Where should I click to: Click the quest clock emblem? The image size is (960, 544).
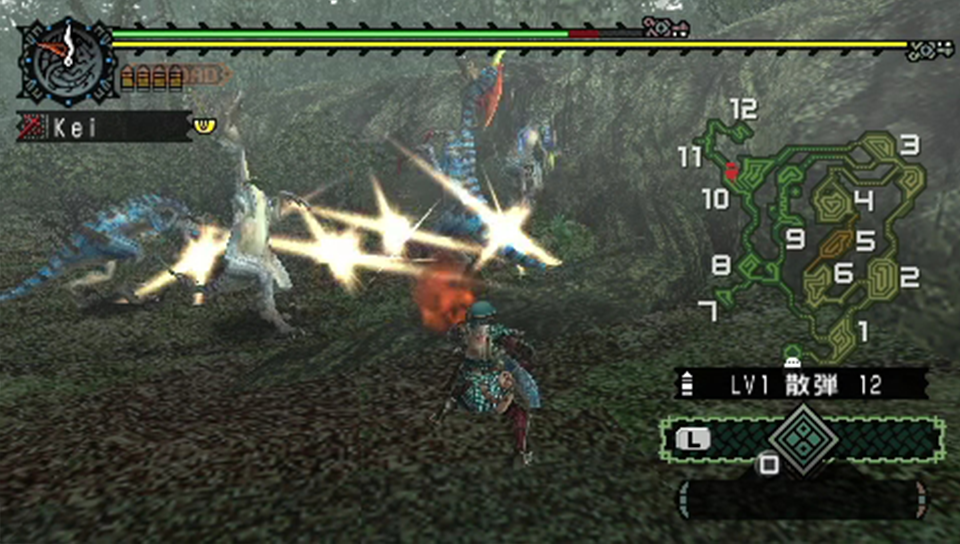pos(68,58)
